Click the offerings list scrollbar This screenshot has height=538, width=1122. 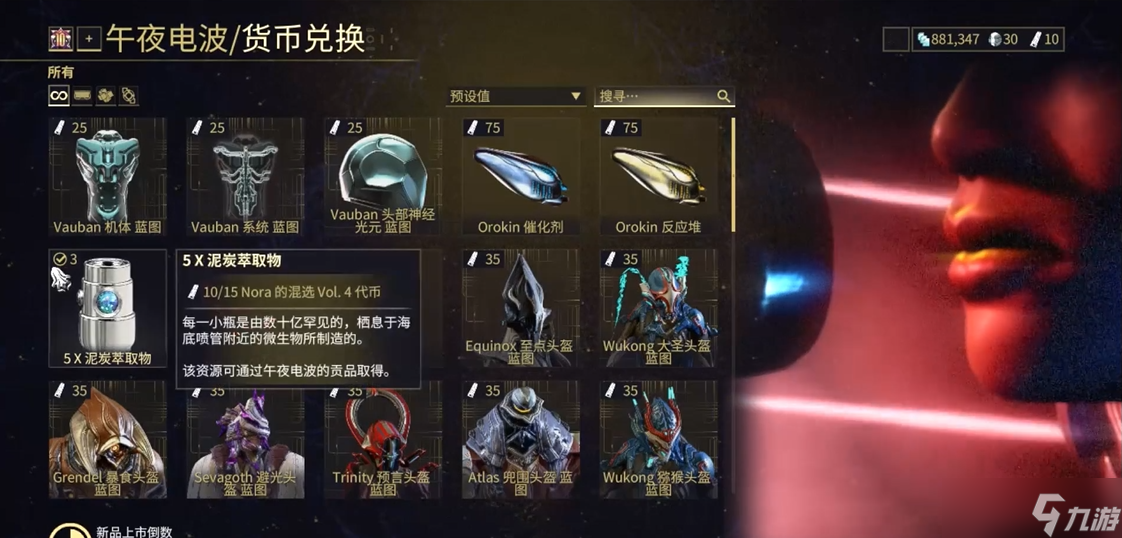pyautogui.click(x=734, y=175)
